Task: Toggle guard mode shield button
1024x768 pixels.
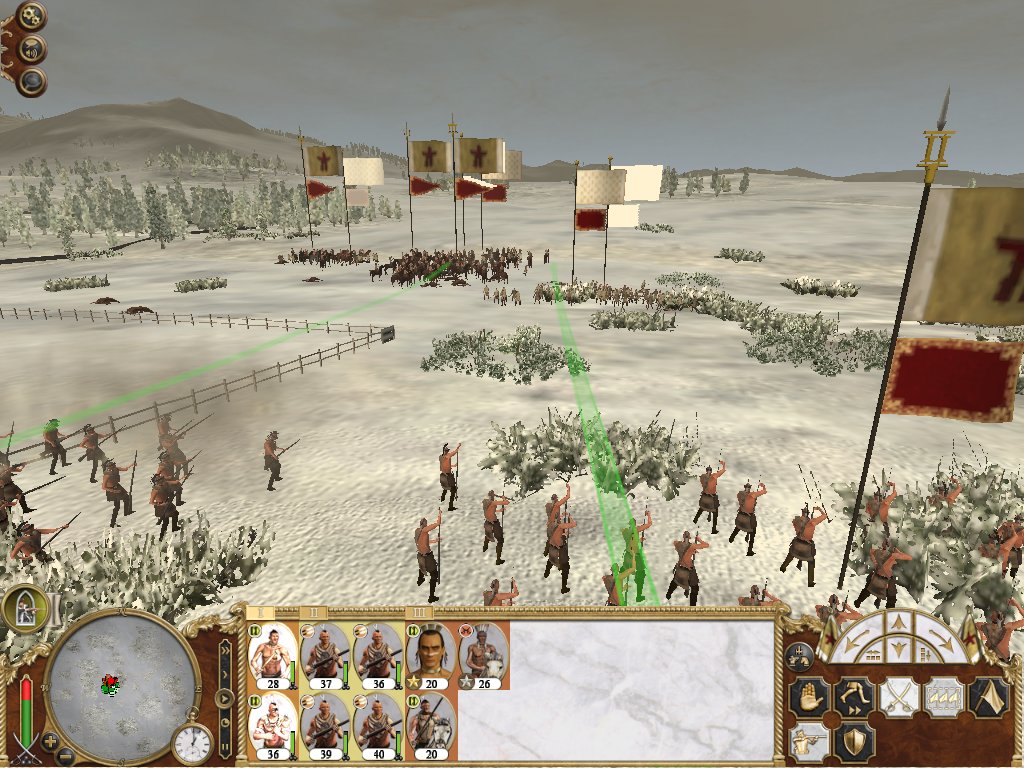Action: pyautogui.click(x=854, y=741)
